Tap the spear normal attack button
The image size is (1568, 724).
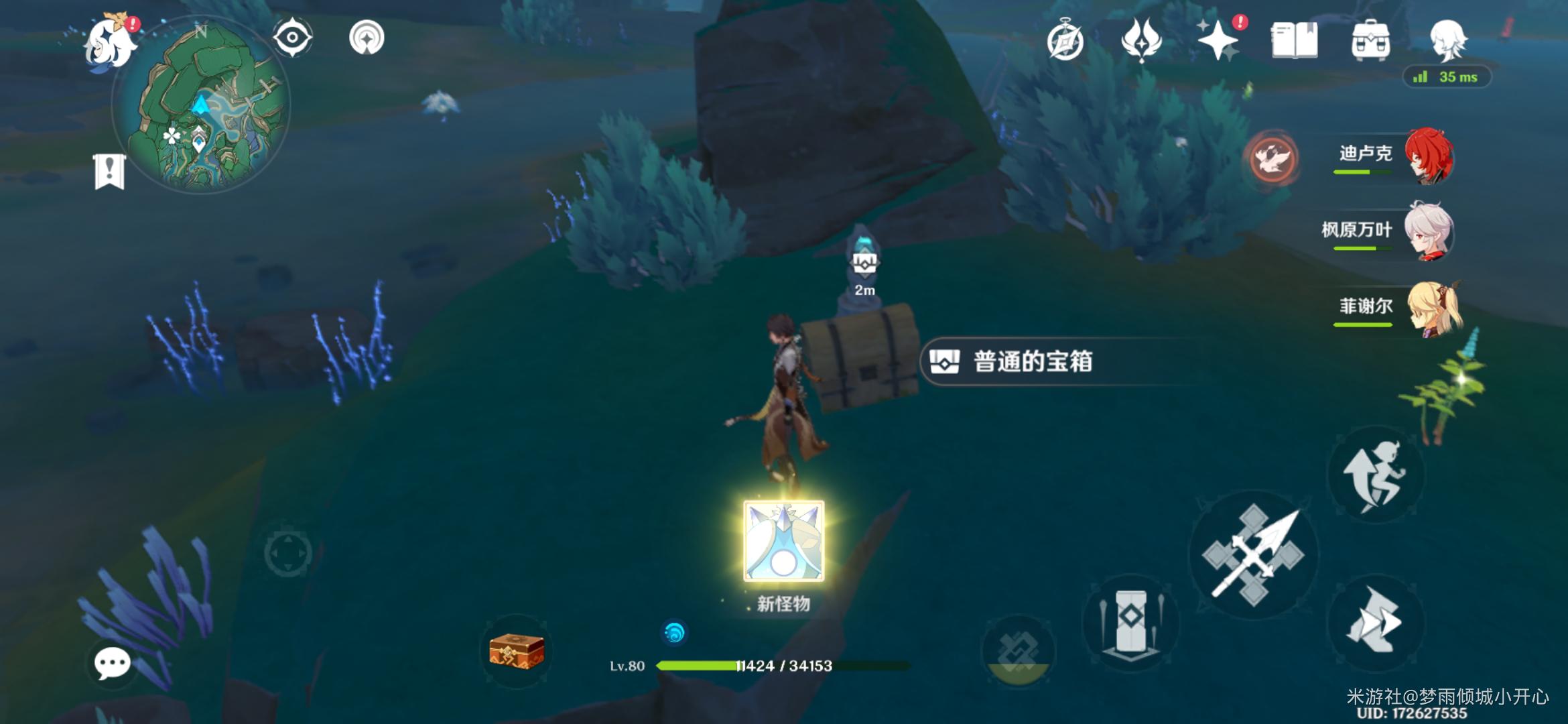(1253, 555)
